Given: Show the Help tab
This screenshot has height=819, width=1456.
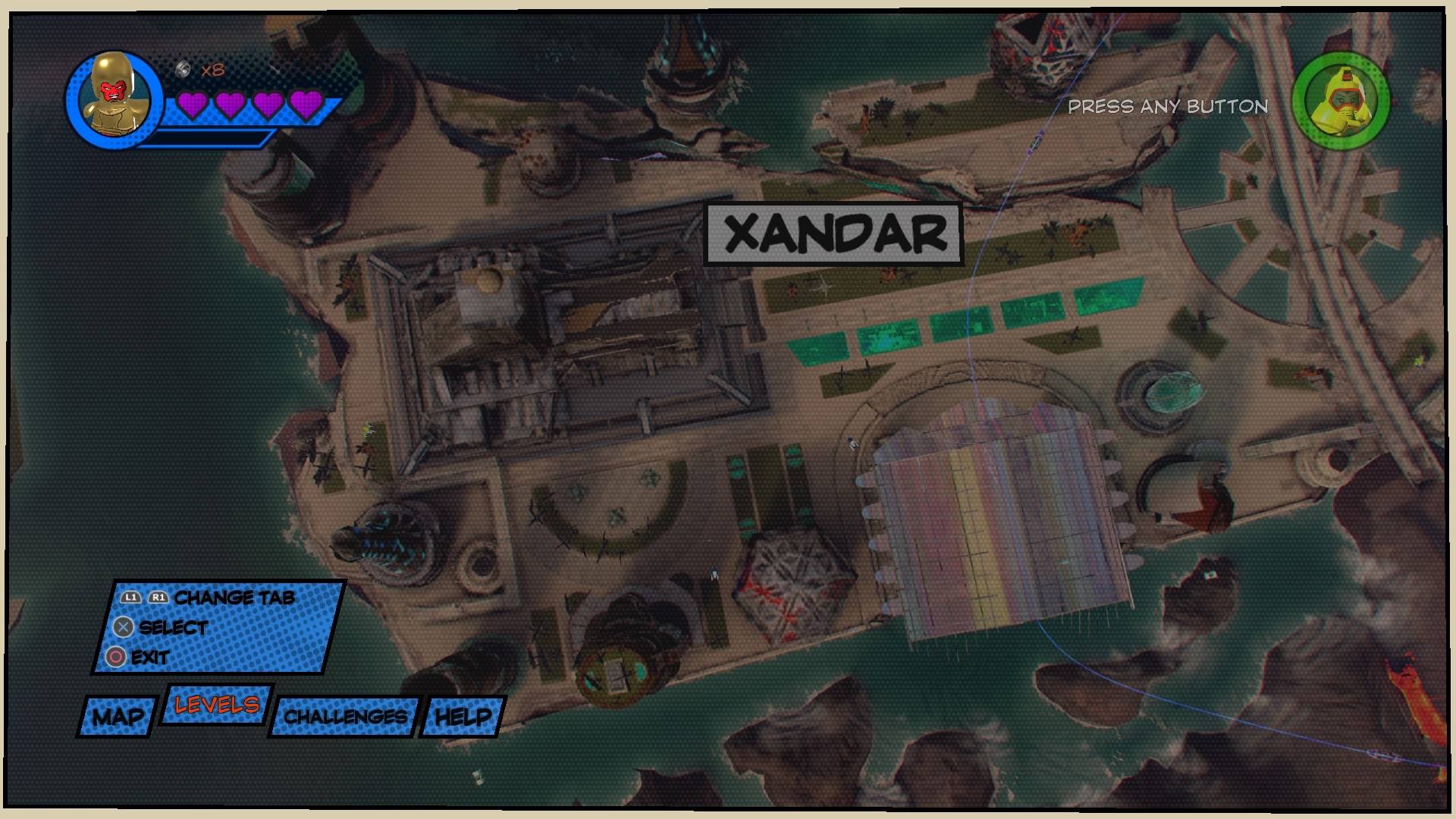Looking at the screenshot, I should [463, 717].
